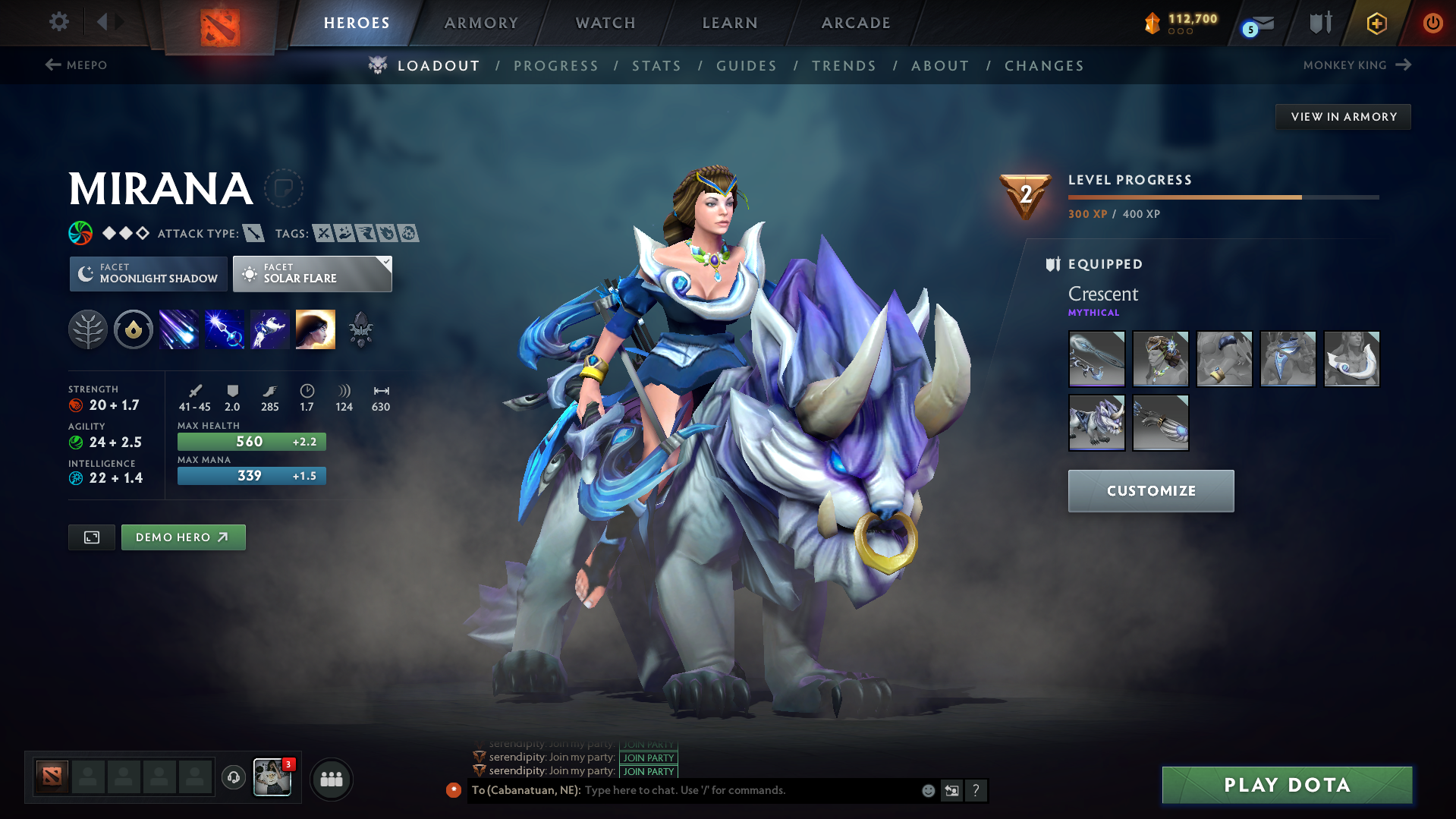The height and width of the screenshot is (819, 1456).
Task: Click the Sacred Arrow ability icon
Action: [x=225, y=329]
